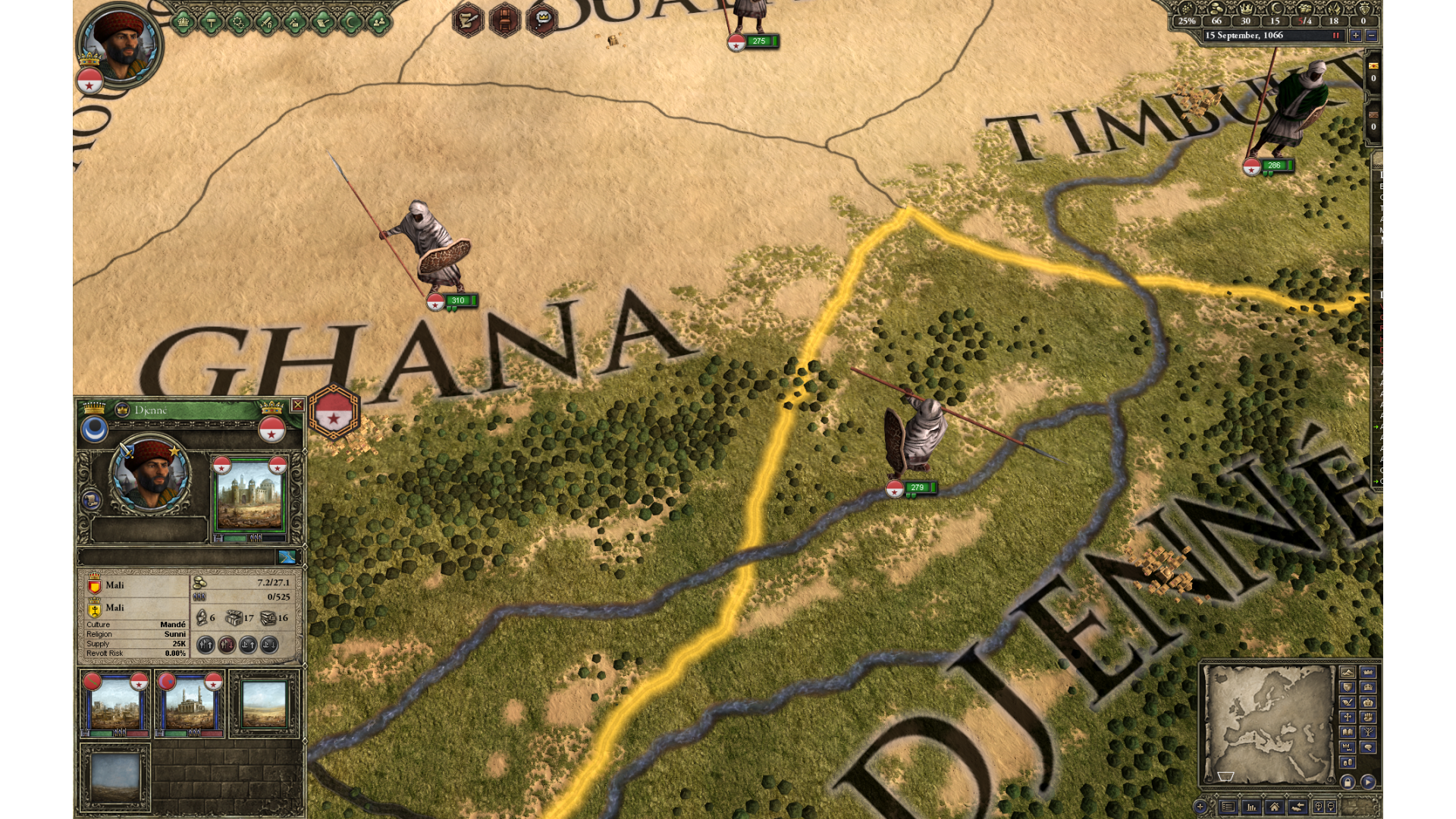Viewport: 1456px width, 819px height.
Task: Close the Djenné province panel
Action: tap(298, 405)
